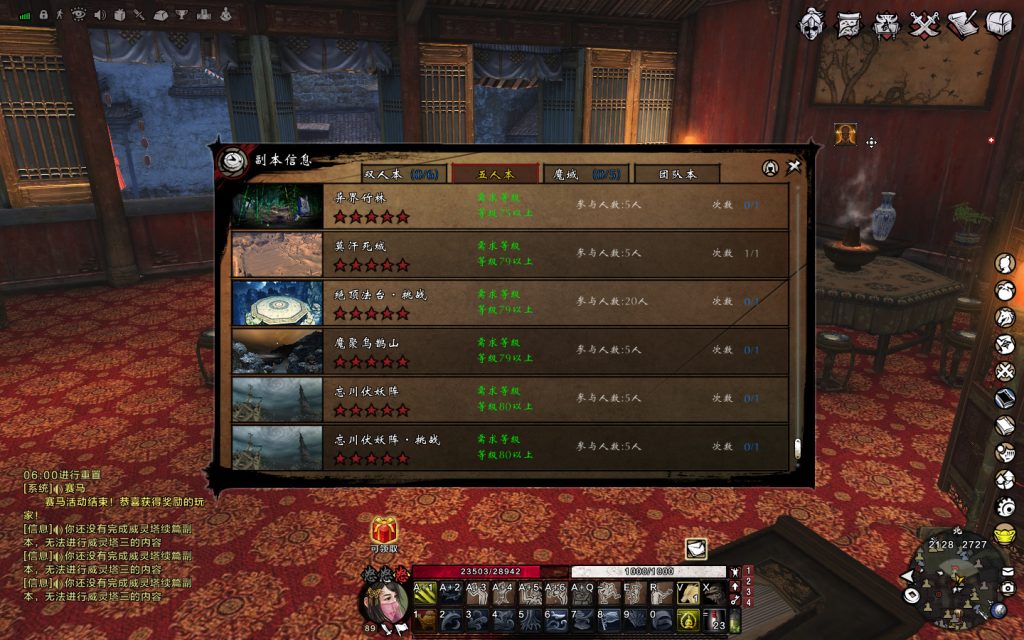Select the 莫汗死城 dungeon entry
Screen dimensions: 1024x640
pyautogui.click(x=510, y=254)
